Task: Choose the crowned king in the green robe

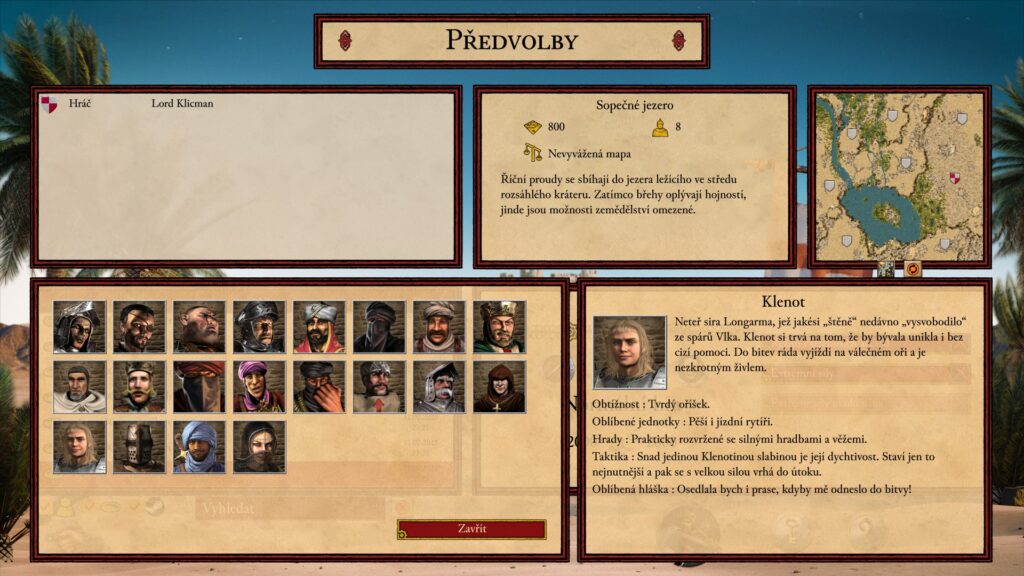Action: (x=499, y=326)
